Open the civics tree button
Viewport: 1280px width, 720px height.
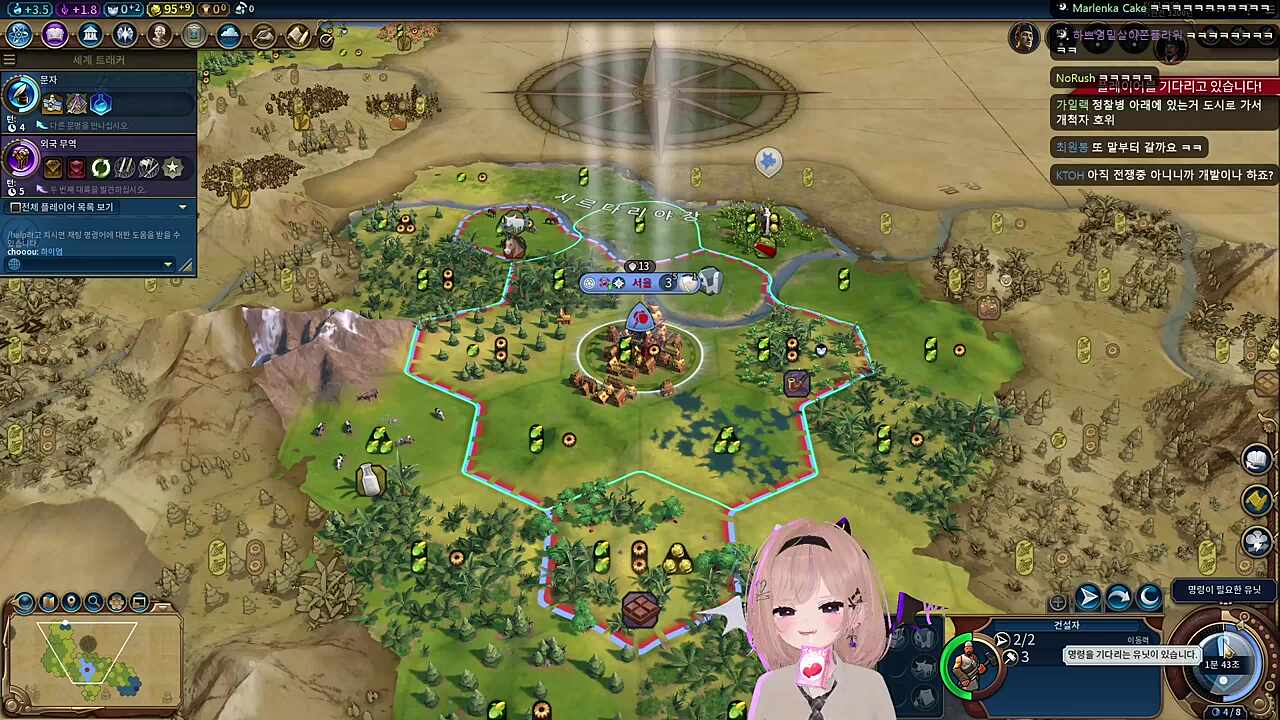click(x=55, y=35)
